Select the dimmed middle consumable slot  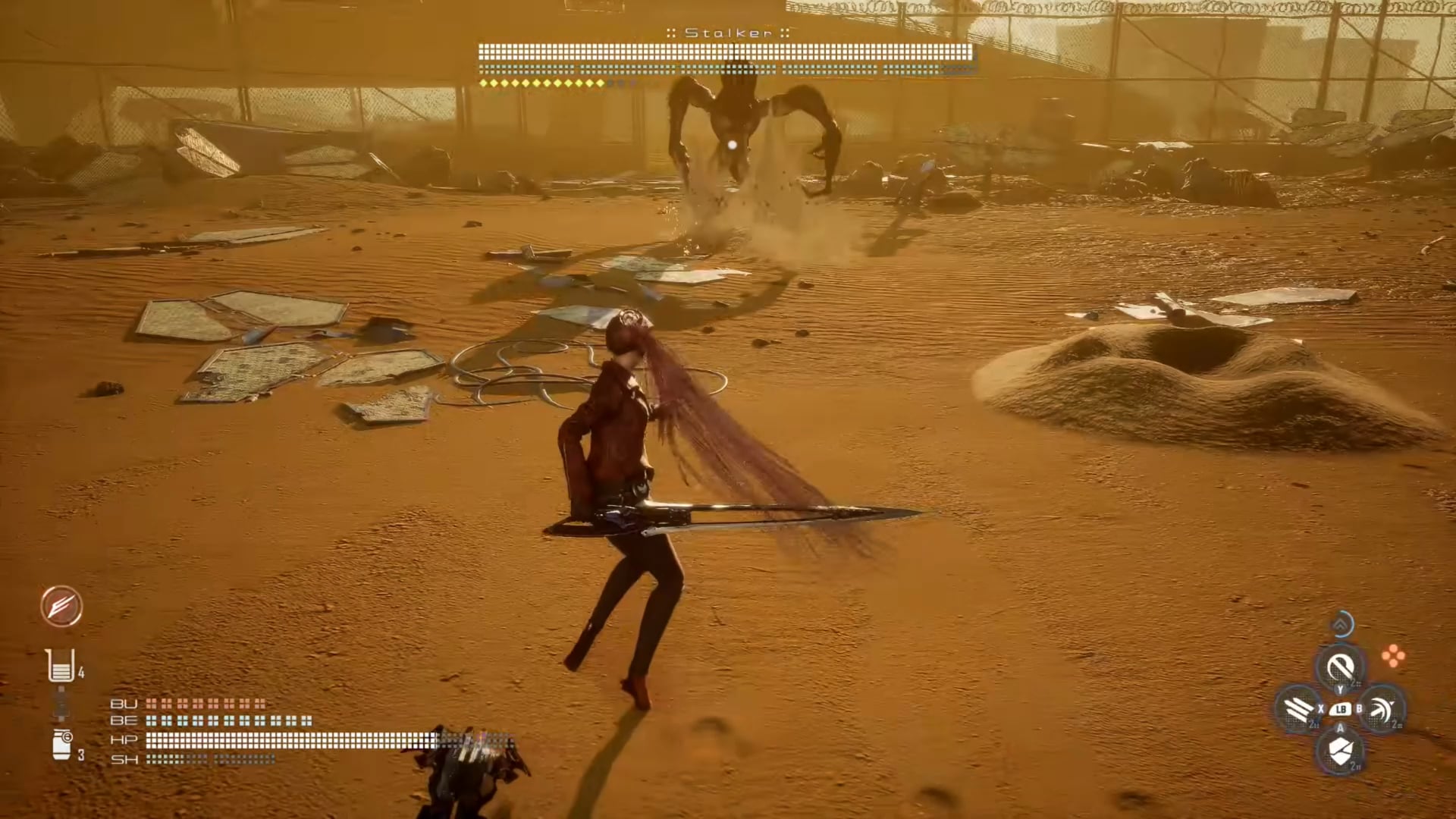[61, 704]
